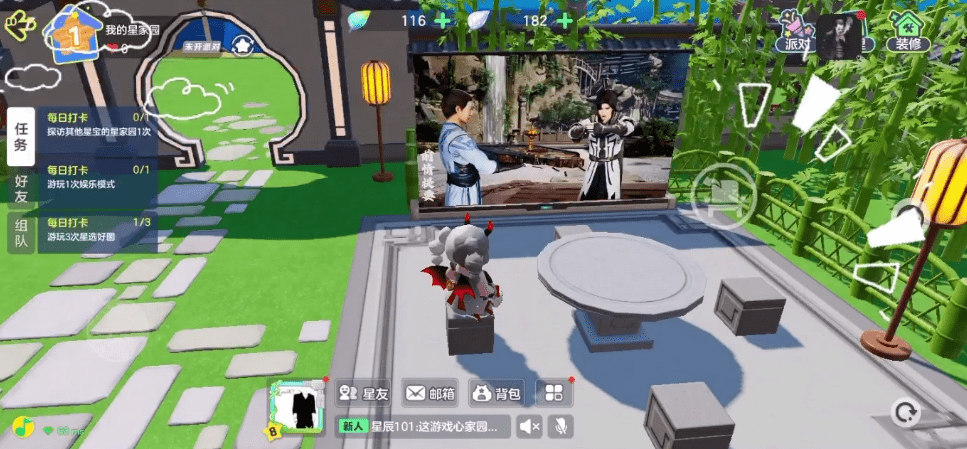967x449 pixels.
Task: Switch to the 任务 tasks tab
Action: pos(20,136)
